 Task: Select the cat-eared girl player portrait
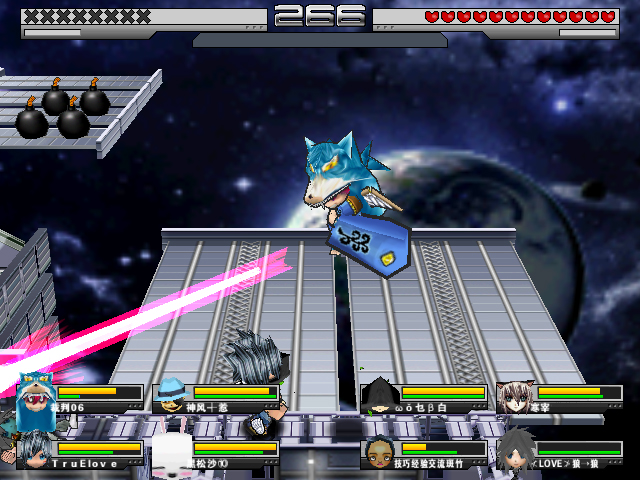point(515,396)
